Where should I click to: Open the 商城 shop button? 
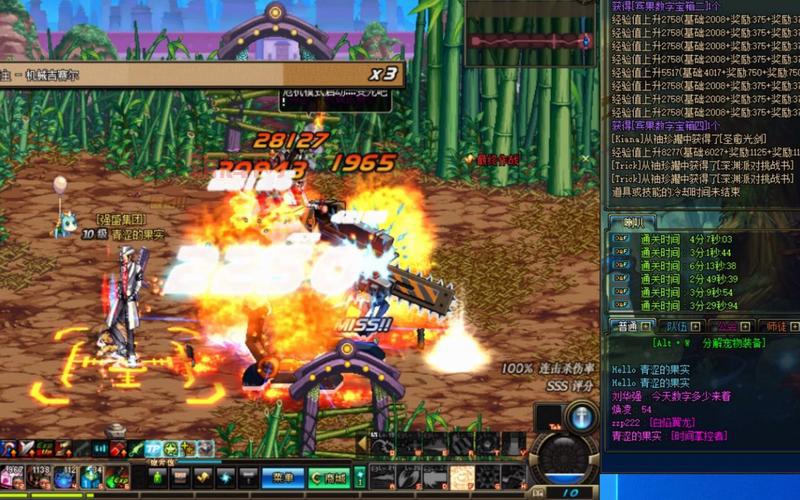pyautogui.click(x=328, y=478)
